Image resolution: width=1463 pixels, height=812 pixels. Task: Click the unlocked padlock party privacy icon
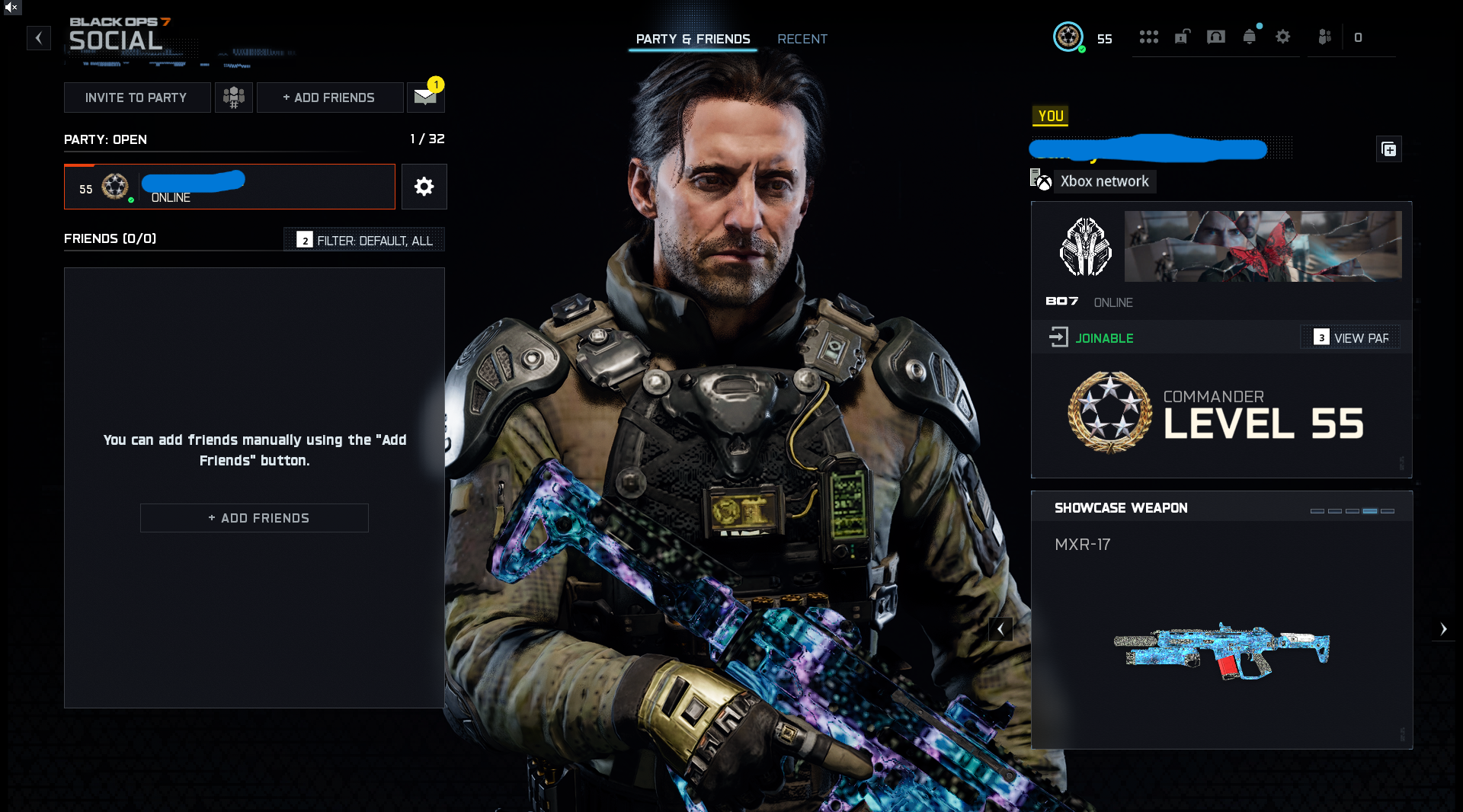[1182, 37]
